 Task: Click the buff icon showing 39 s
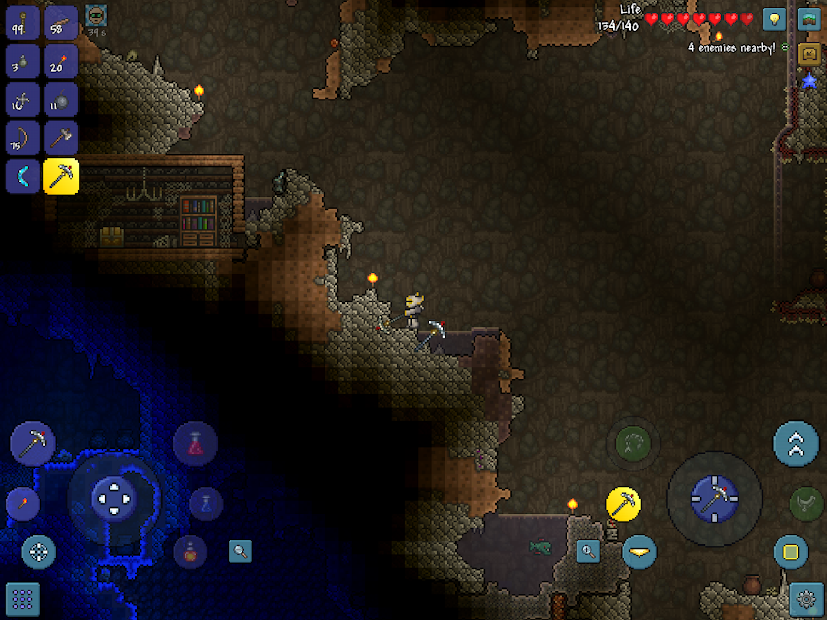[x=96, y=16]
